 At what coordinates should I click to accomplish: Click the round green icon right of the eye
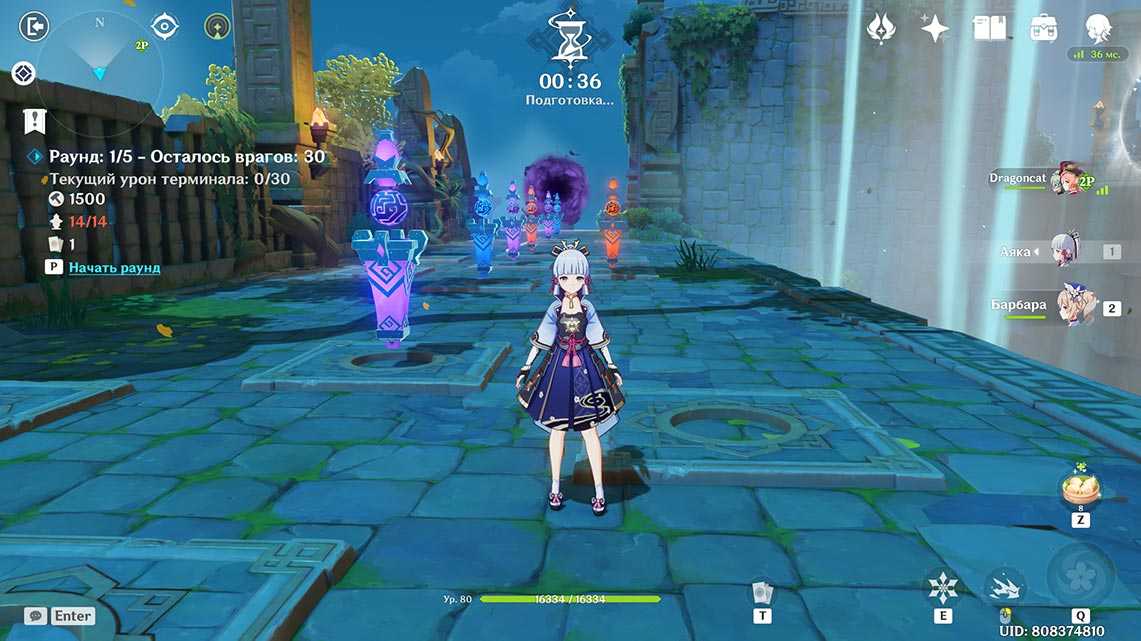pyautogui.click(x=217, y=26)
